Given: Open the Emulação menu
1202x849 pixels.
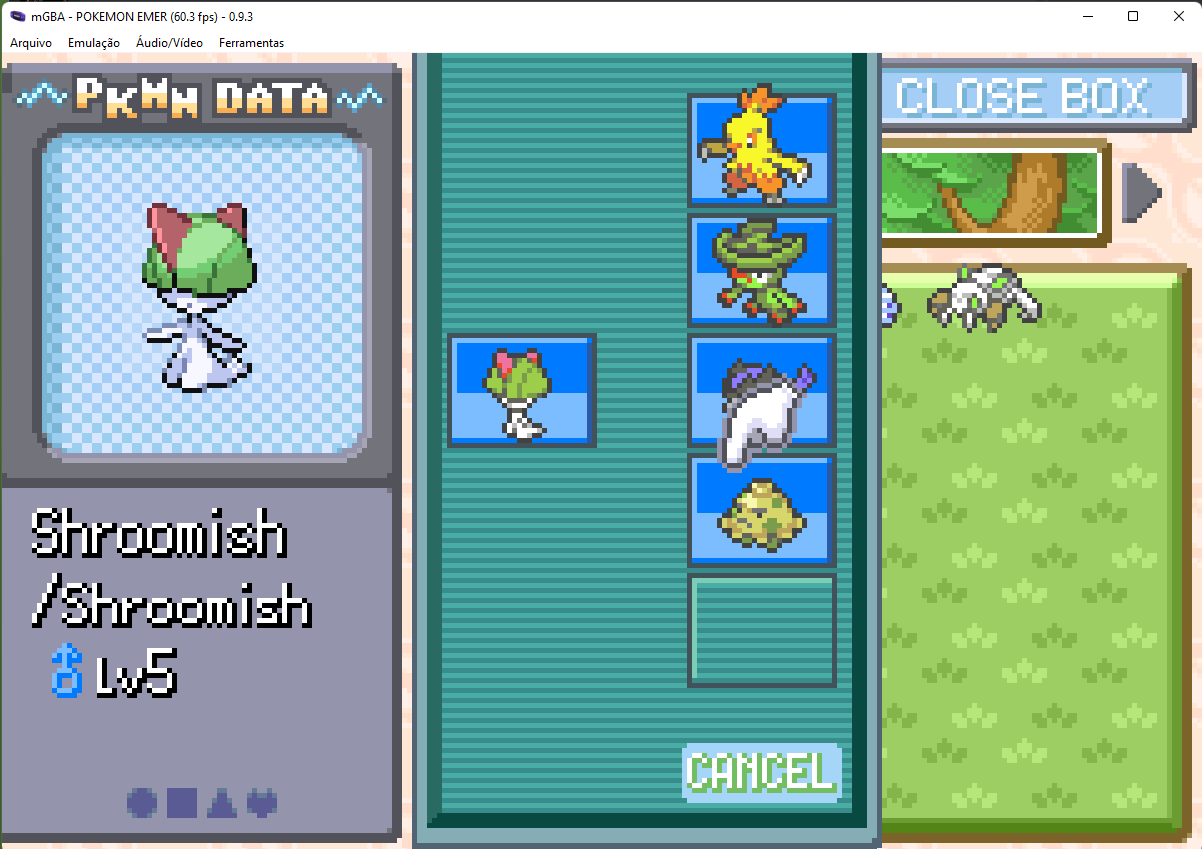Looking at the screenshot, I should click(x=94, y=43).
